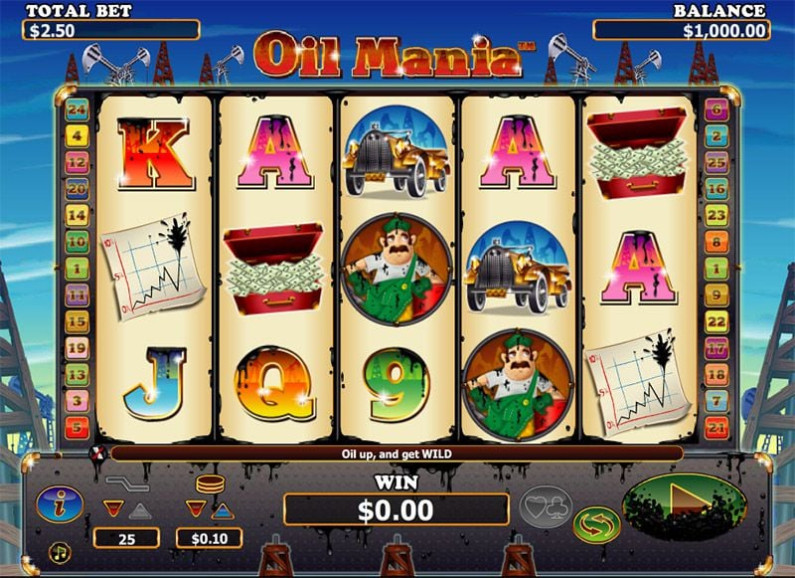The image size is (795, 578).
Task: Decrease the number of paylines
Action: click(112, 510)
